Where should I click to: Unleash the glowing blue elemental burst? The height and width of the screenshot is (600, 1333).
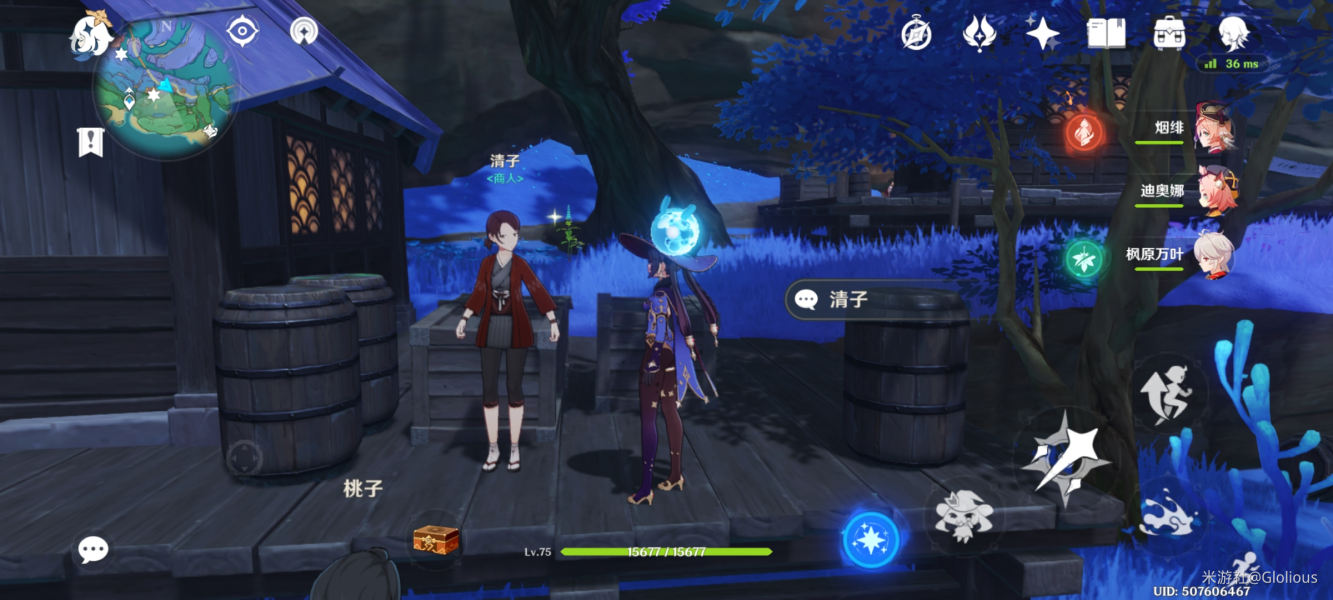[871, 539]
